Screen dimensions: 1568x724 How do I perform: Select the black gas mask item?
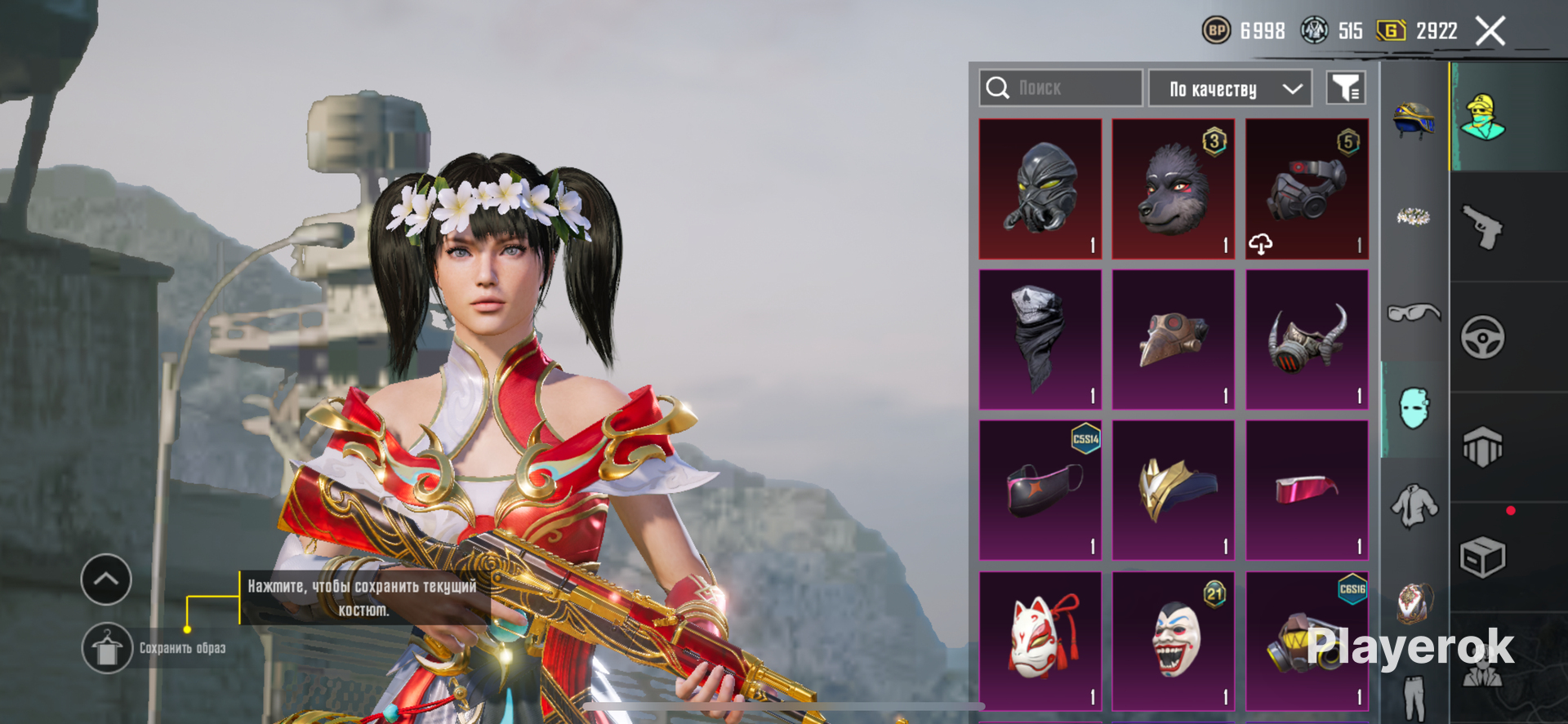click(x=1040, y=189)
